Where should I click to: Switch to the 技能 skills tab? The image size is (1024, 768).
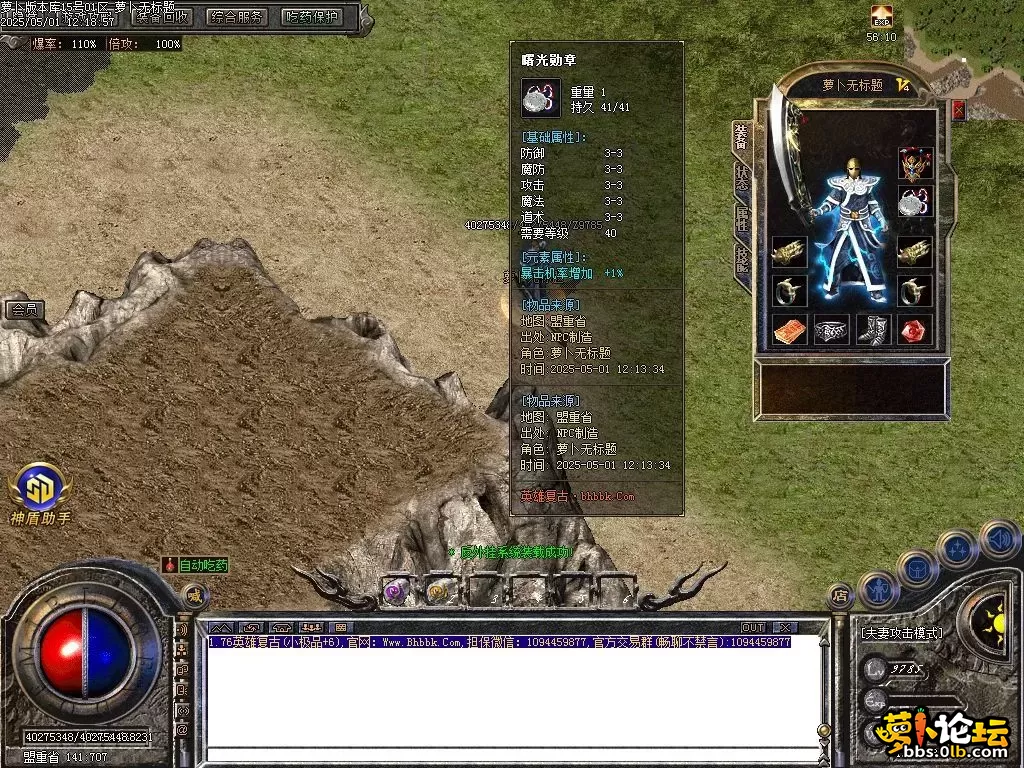coord(741,263)
